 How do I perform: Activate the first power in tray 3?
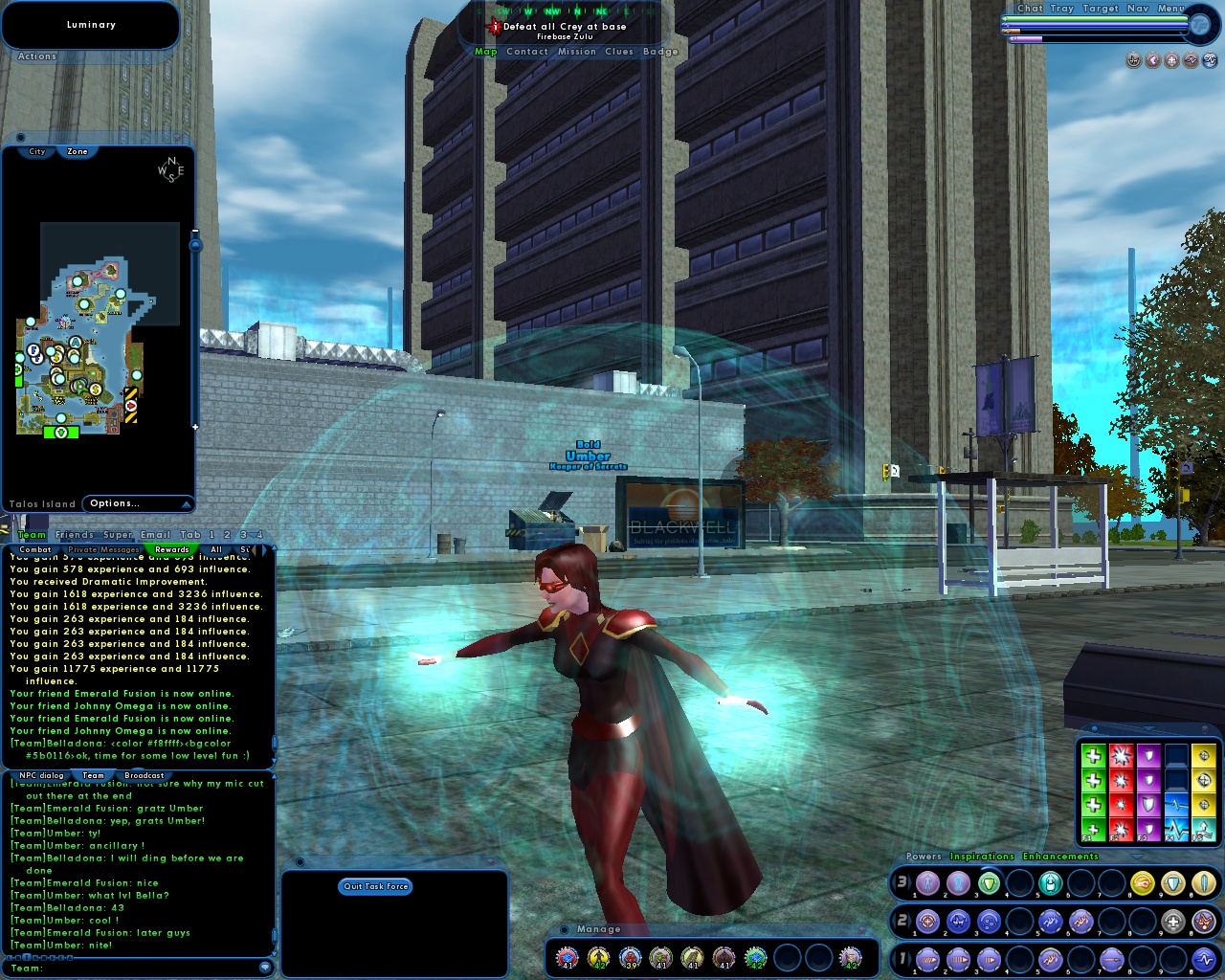[x=928, y=882]
